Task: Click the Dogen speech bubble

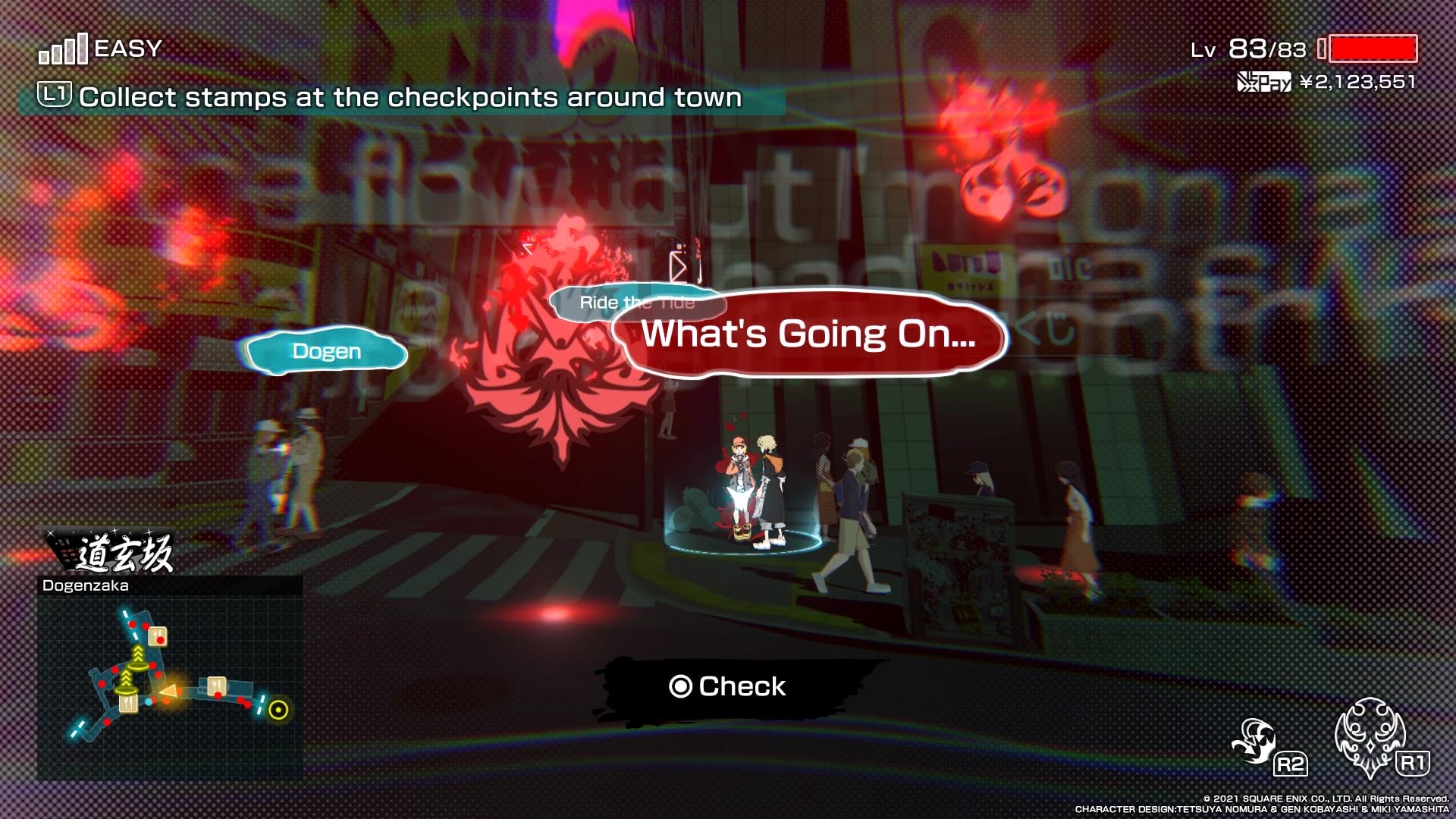Action: click(x=326, y=350)
